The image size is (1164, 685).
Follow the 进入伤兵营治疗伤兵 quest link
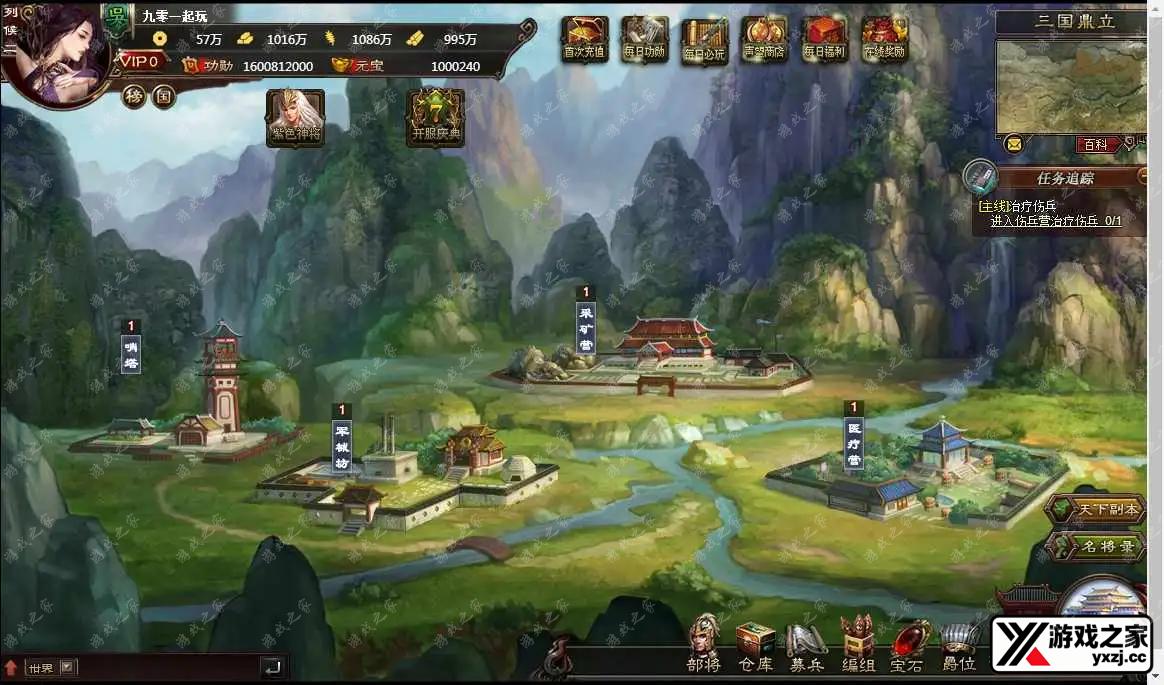pyautogui.click(x=1055, y=221)
